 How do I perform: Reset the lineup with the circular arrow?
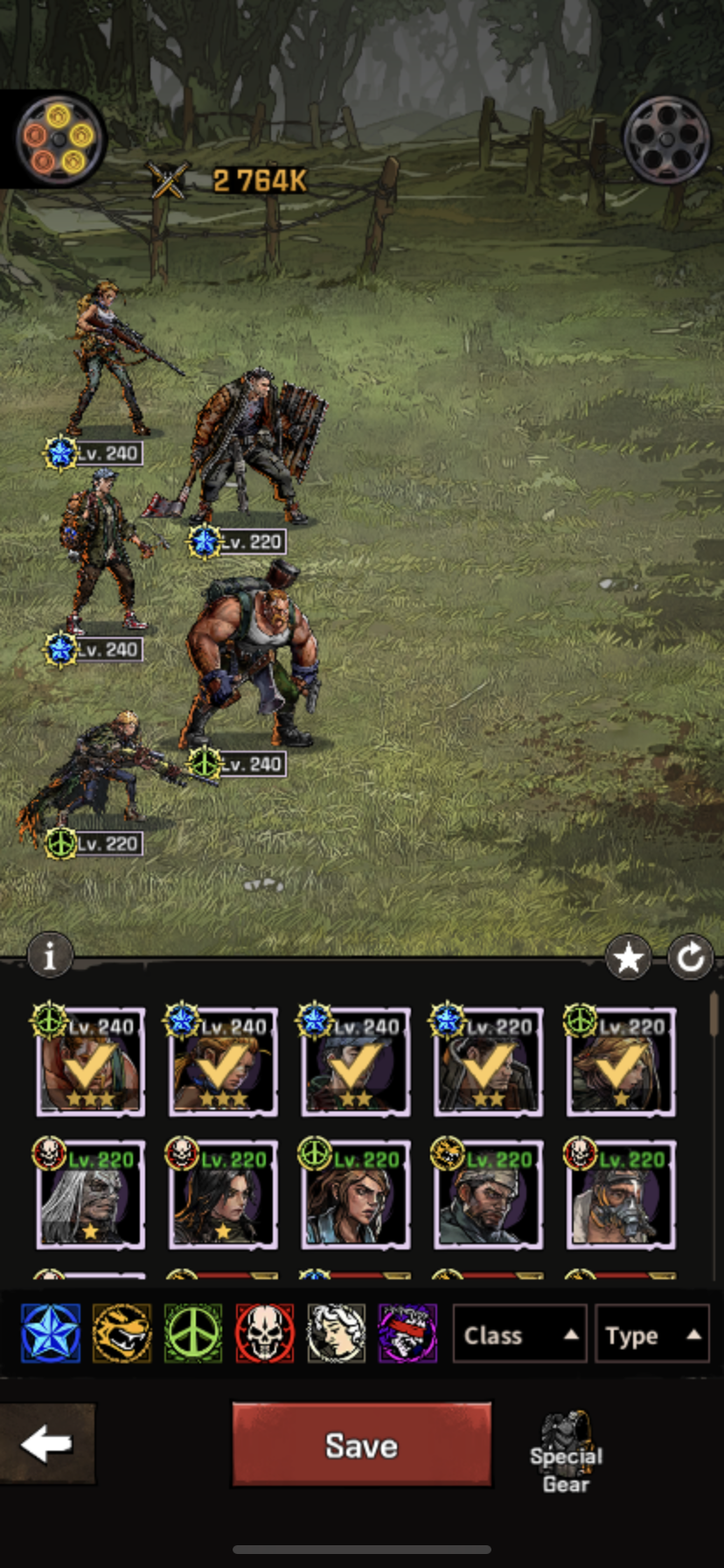click(691, 959)
